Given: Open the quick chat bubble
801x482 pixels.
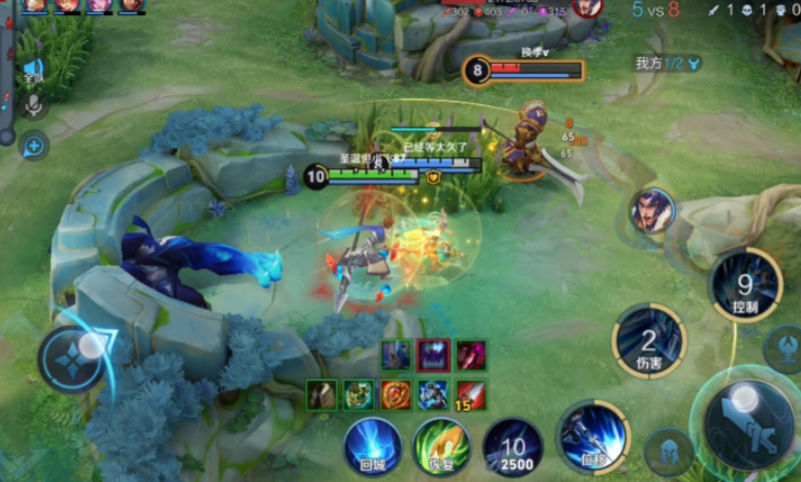Looking at the screenshot, I should [33, 146].
